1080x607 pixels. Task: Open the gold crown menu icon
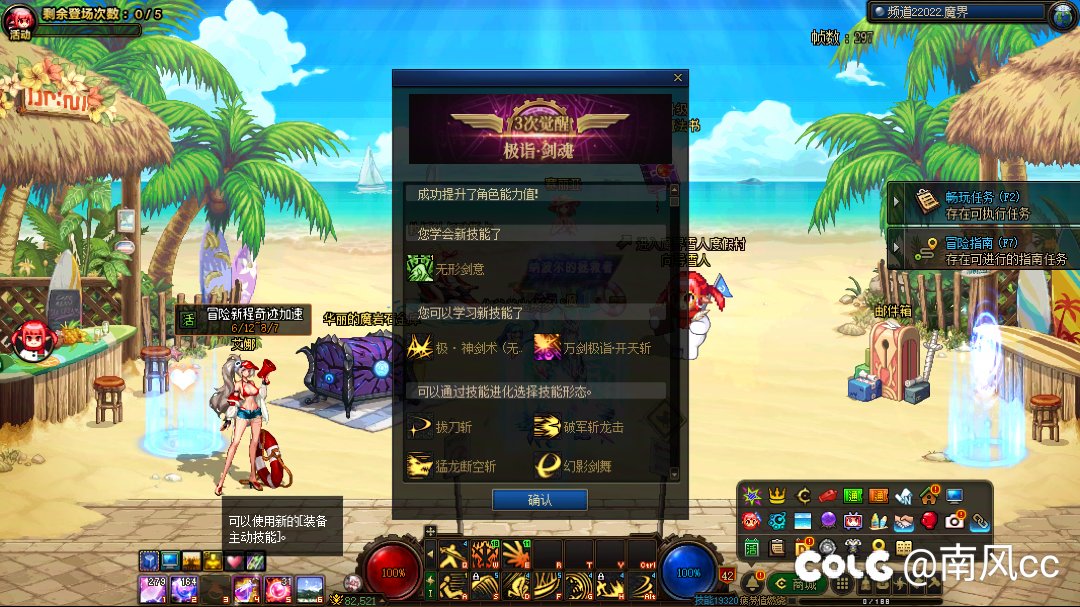[777, 495]
